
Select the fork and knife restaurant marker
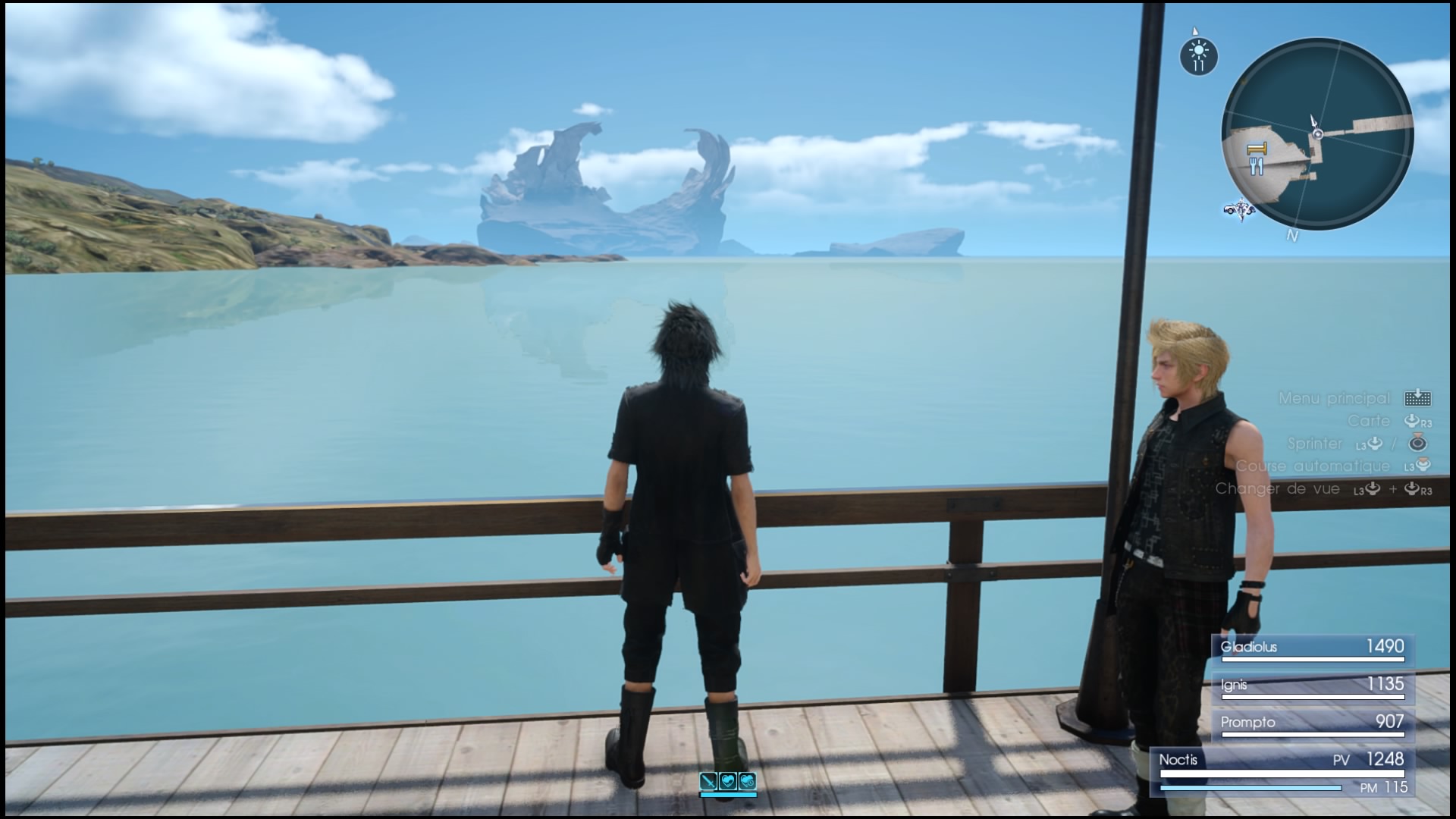pos(1257,165)
